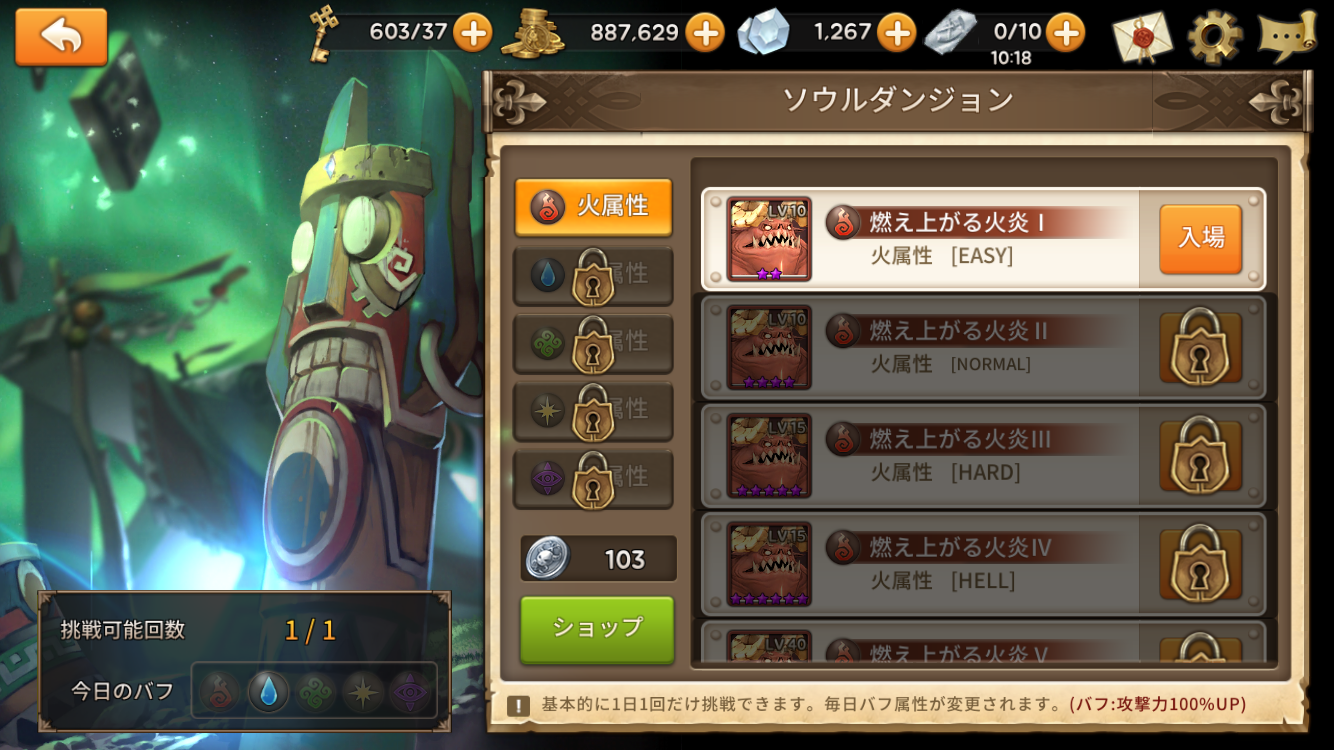The width and height of the screenshot is (1334, 750).
Task: Tap the locked 水属性 (water element) icon
Action: click(x=546, y=275)
